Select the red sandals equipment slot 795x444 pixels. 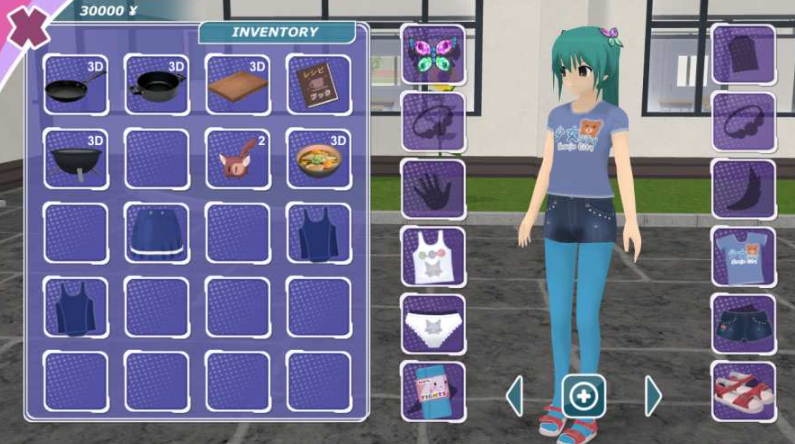pyautogui.click(x=744, y=391)
